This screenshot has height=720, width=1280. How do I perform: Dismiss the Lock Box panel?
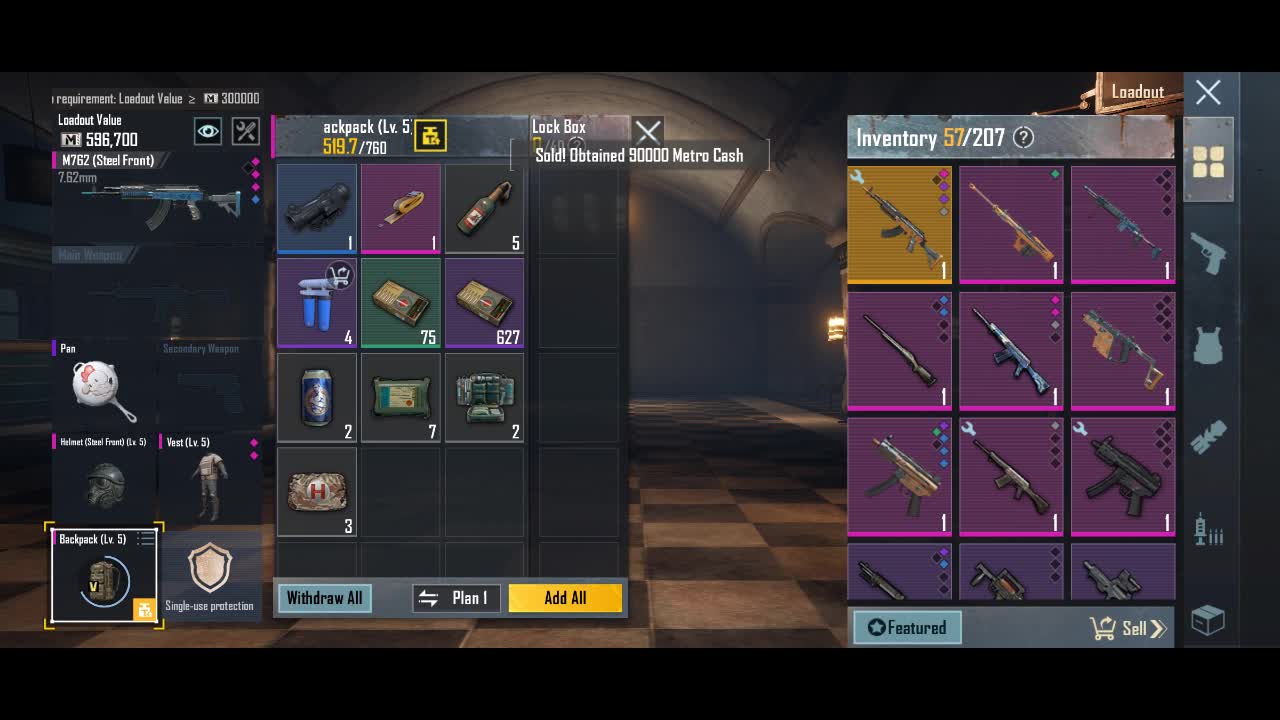(x=648, y=131)
